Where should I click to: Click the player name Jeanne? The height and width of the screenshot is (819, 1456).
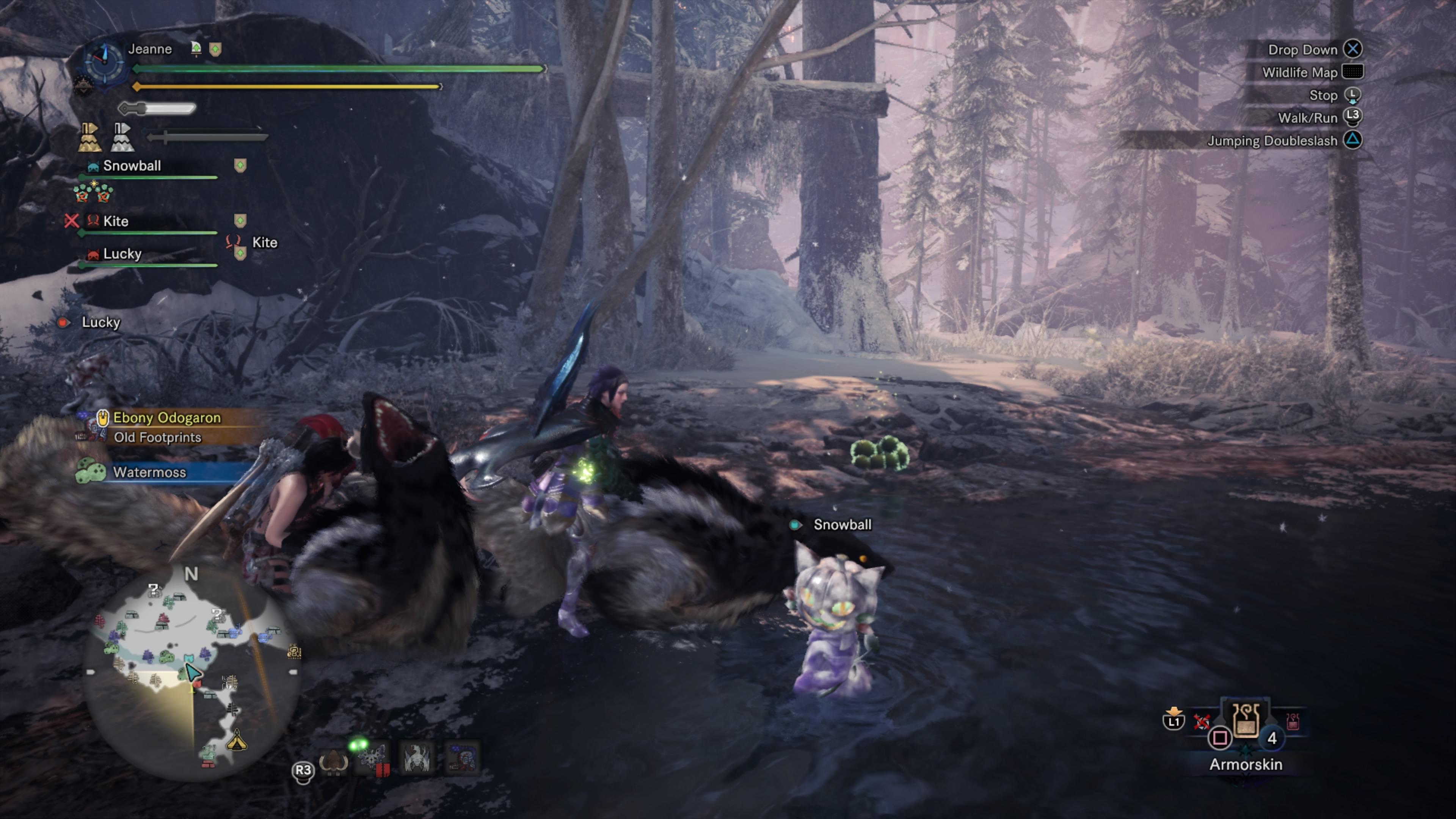pyautogui.click(x=150, y=49)
